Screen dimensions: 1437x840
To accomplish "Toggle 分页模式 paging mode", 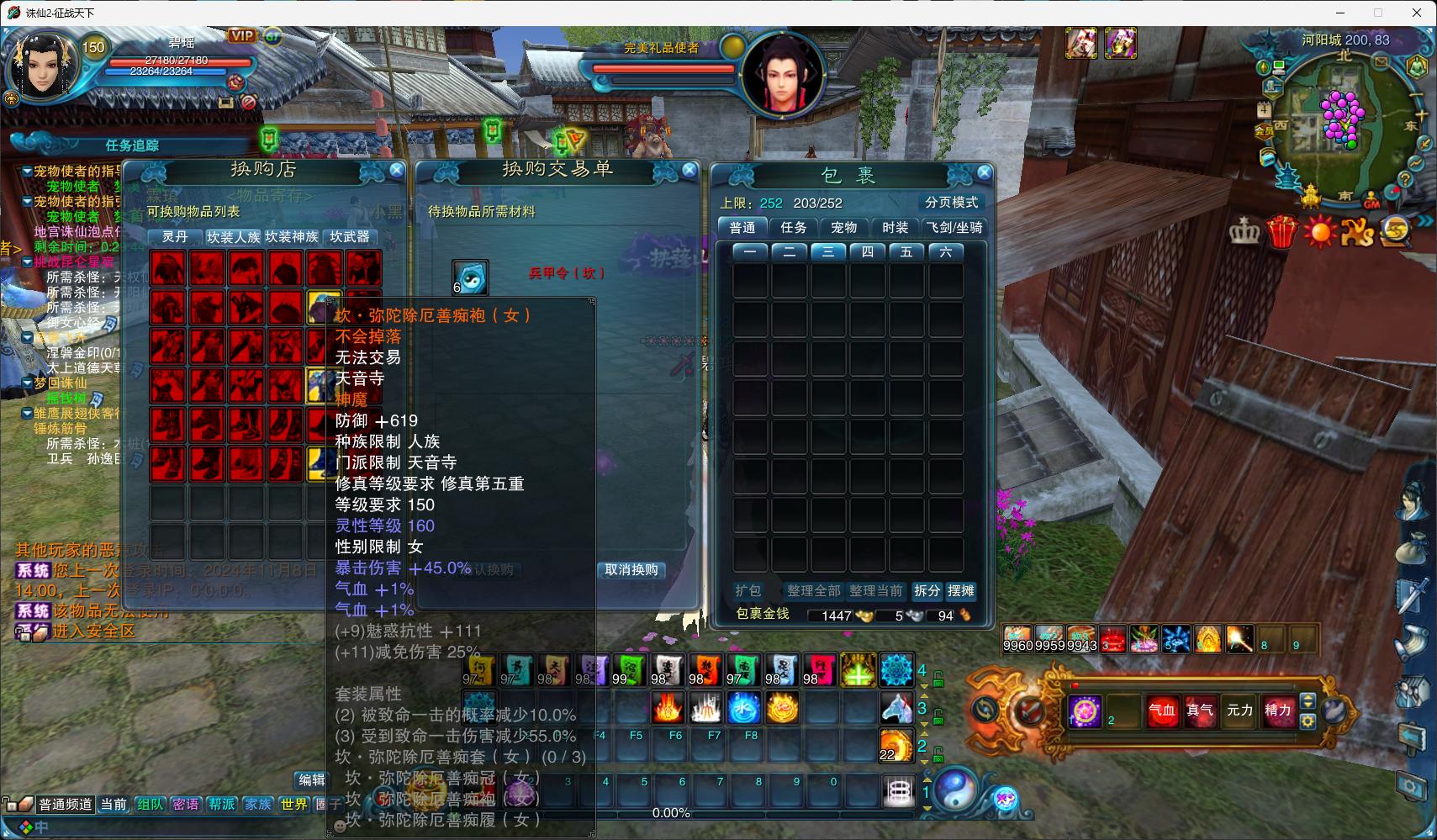I will pyautogui.click(x=951, y=202).
